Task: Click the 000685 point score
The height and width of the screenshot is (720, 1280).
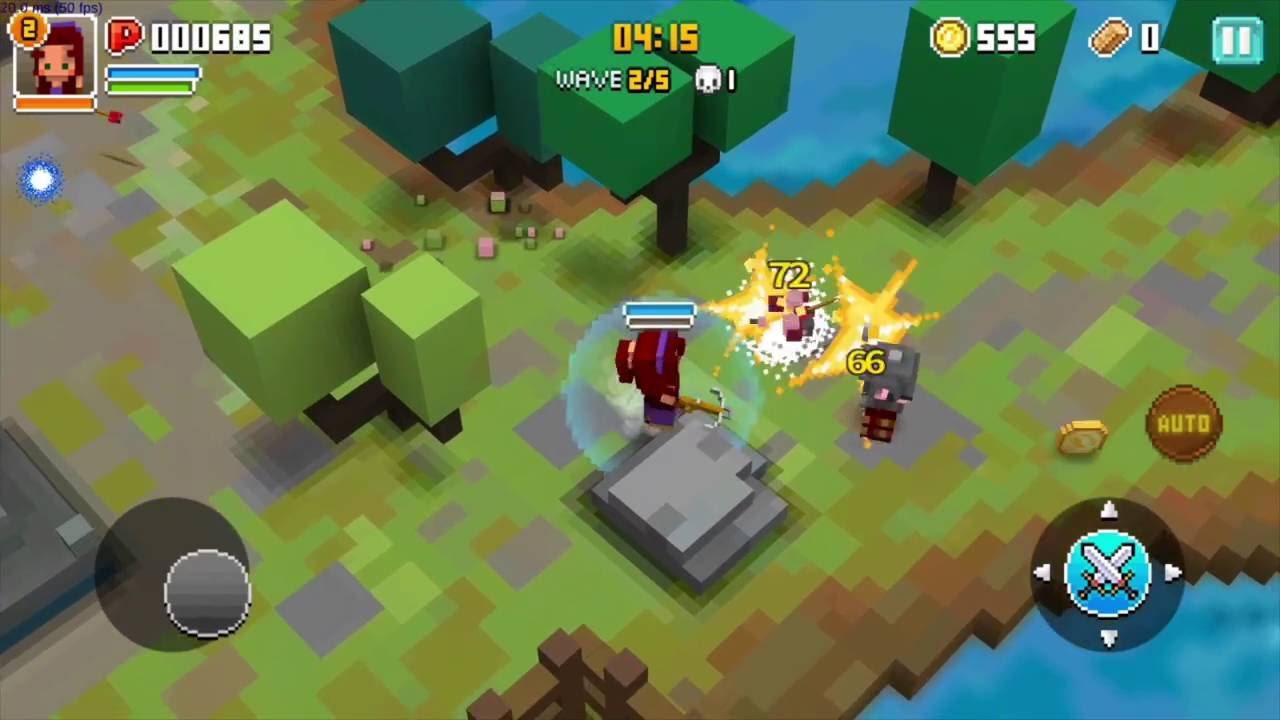Action: [210, 39]
